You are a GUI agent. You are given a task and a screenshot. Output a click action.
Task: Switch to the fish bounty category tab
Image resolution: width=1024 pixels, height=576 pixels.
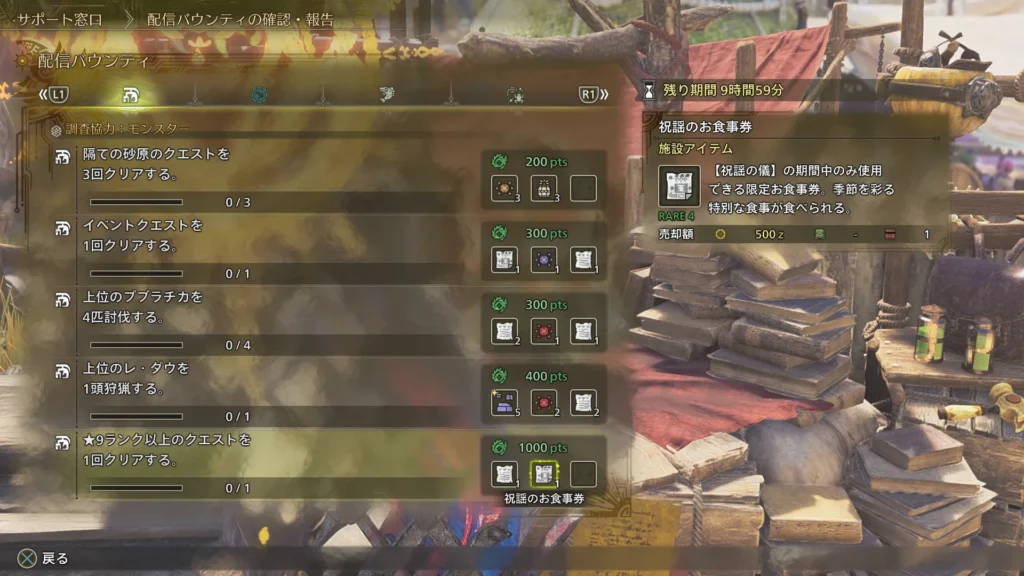[x=387, y=96]
